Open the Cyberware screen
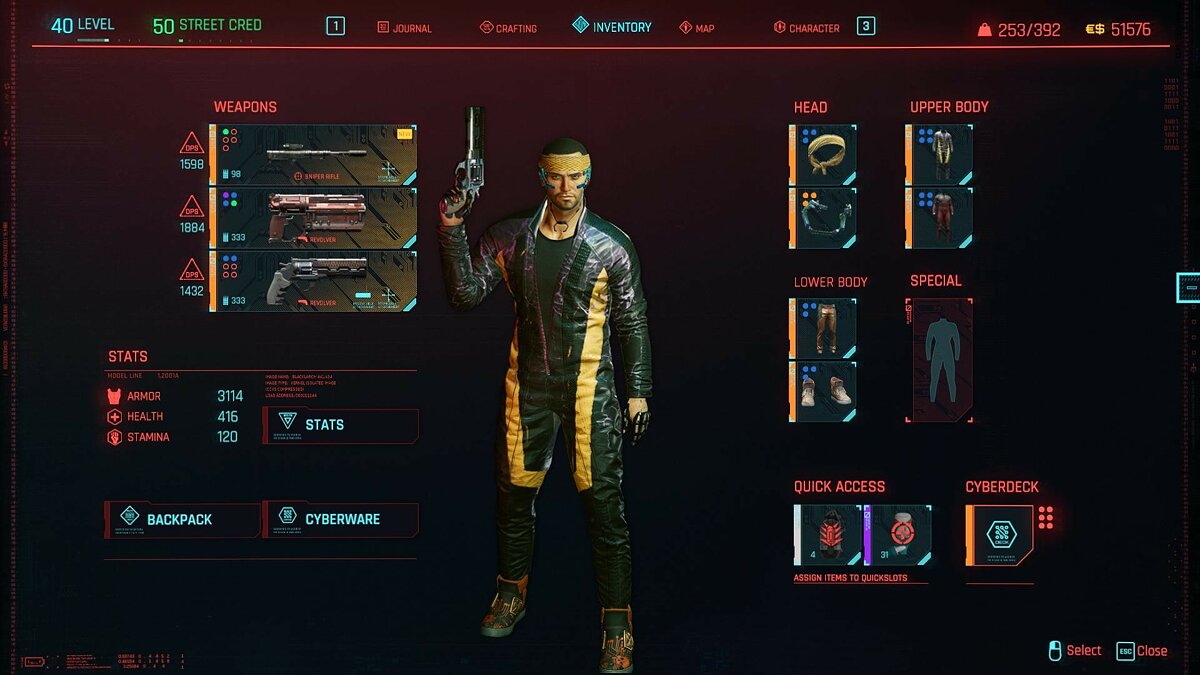The height and width of the screenshot is (675, 1200). click(x=340, y=519)
